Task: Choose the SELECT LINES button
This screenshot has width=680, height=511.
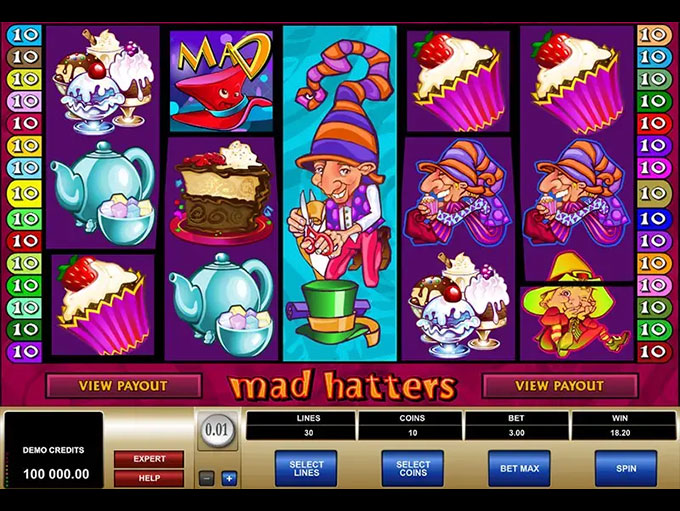Action: point(306,469)
